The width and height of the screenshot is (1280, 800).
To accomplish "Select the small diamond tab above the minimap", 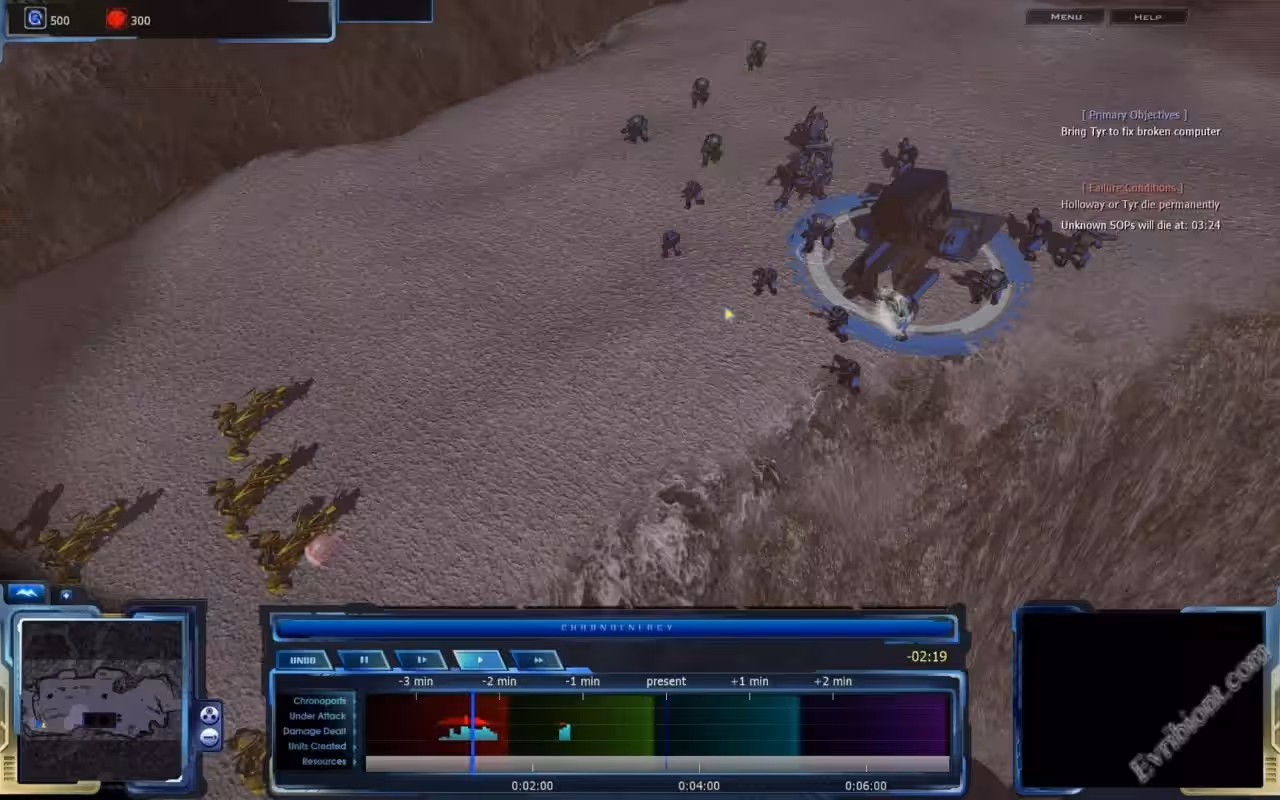I will pyautogui.click(x=66, y=595).
